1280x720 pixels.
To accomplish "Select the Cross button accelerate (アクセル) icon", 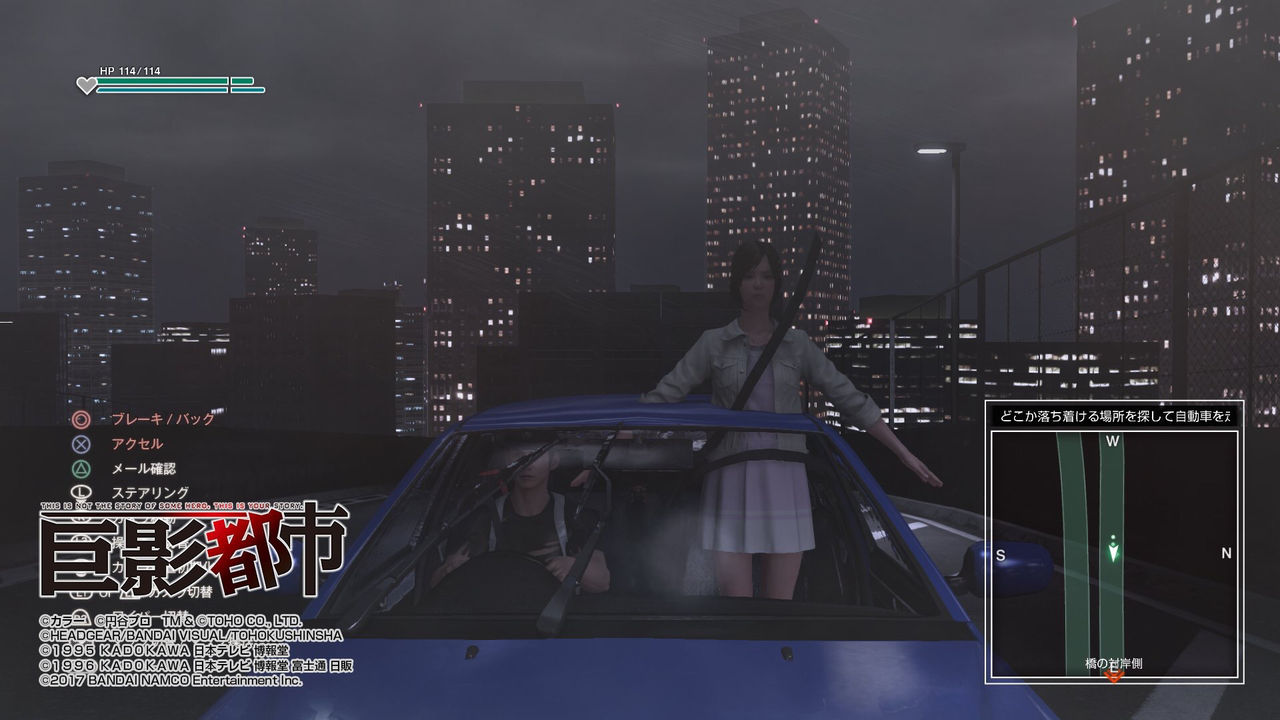I will (x=83, y=443).
